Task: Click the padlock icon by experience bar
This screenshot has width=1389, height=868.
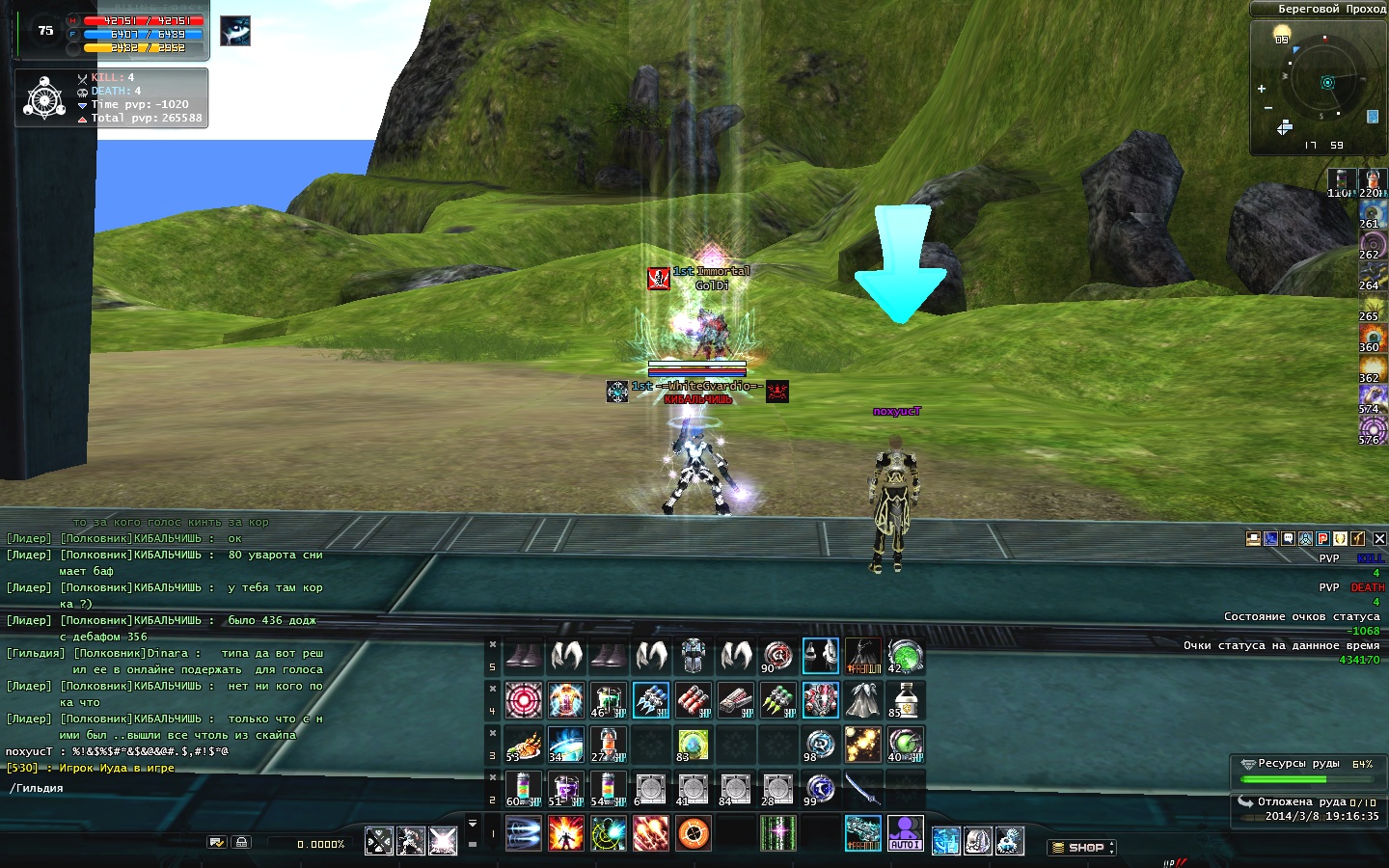Action: 241,843
